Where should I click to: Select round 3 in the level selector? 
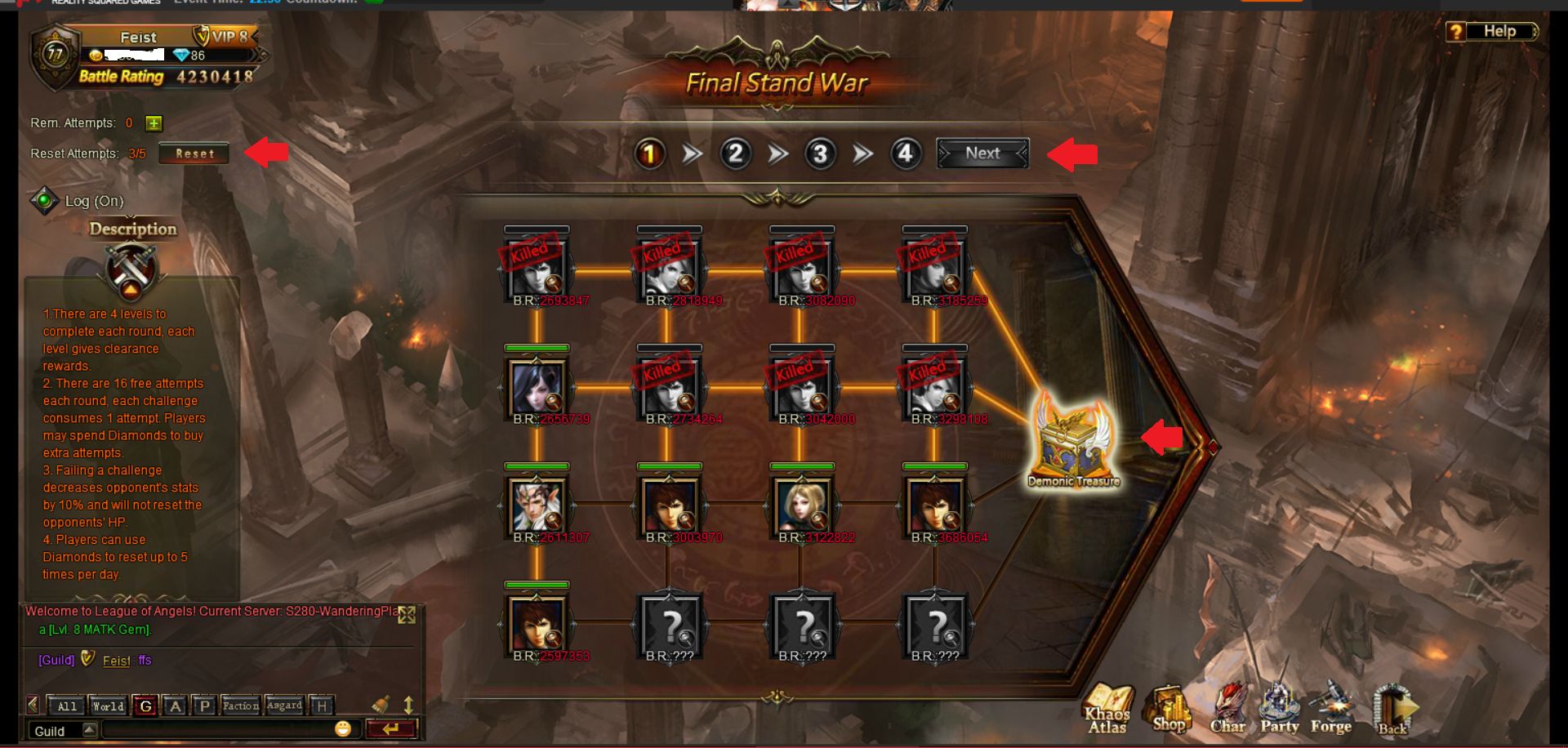pos(820,154)
